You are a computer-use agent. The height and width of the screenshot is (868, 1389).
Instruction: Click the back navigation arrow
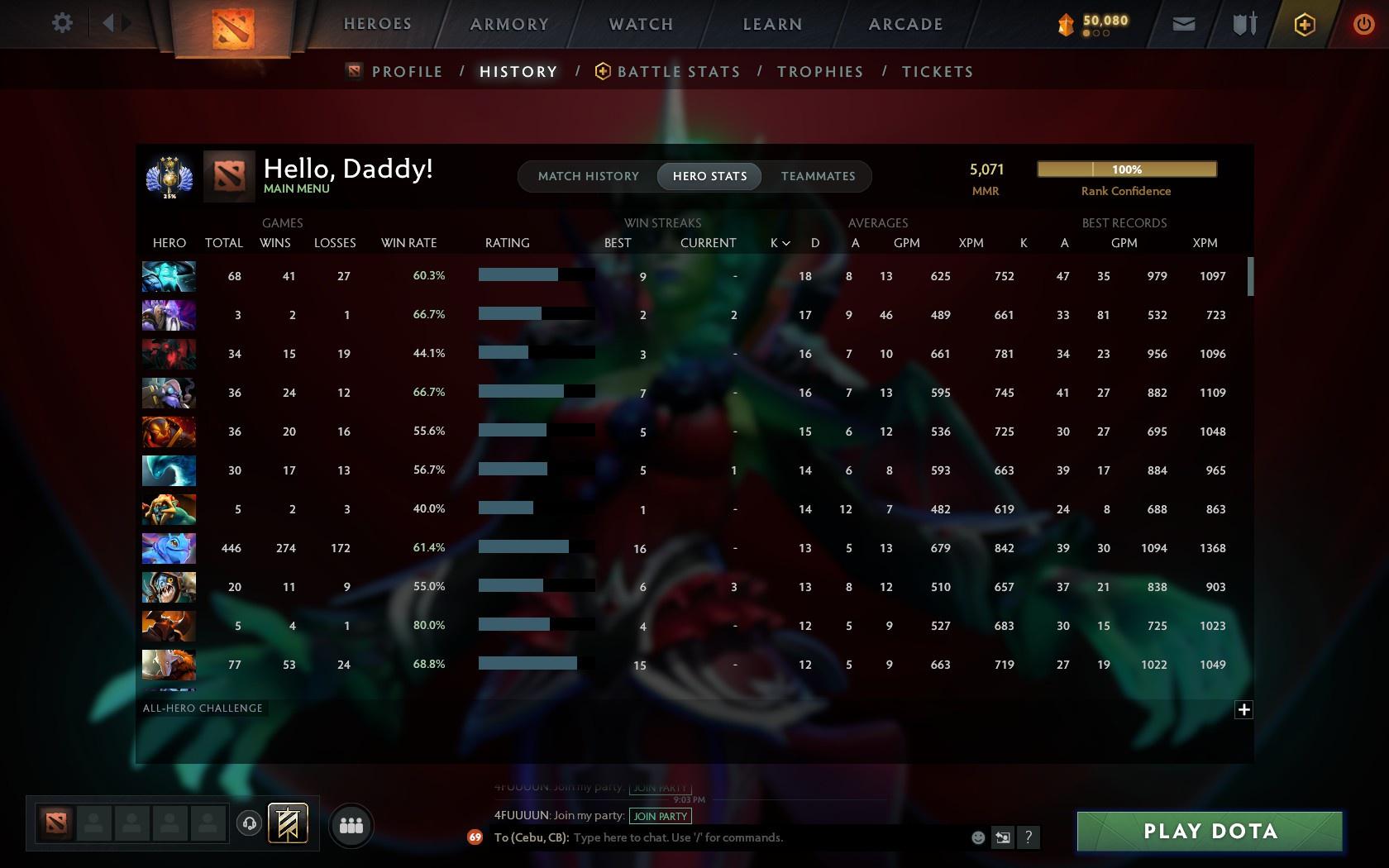coord(108,23)
